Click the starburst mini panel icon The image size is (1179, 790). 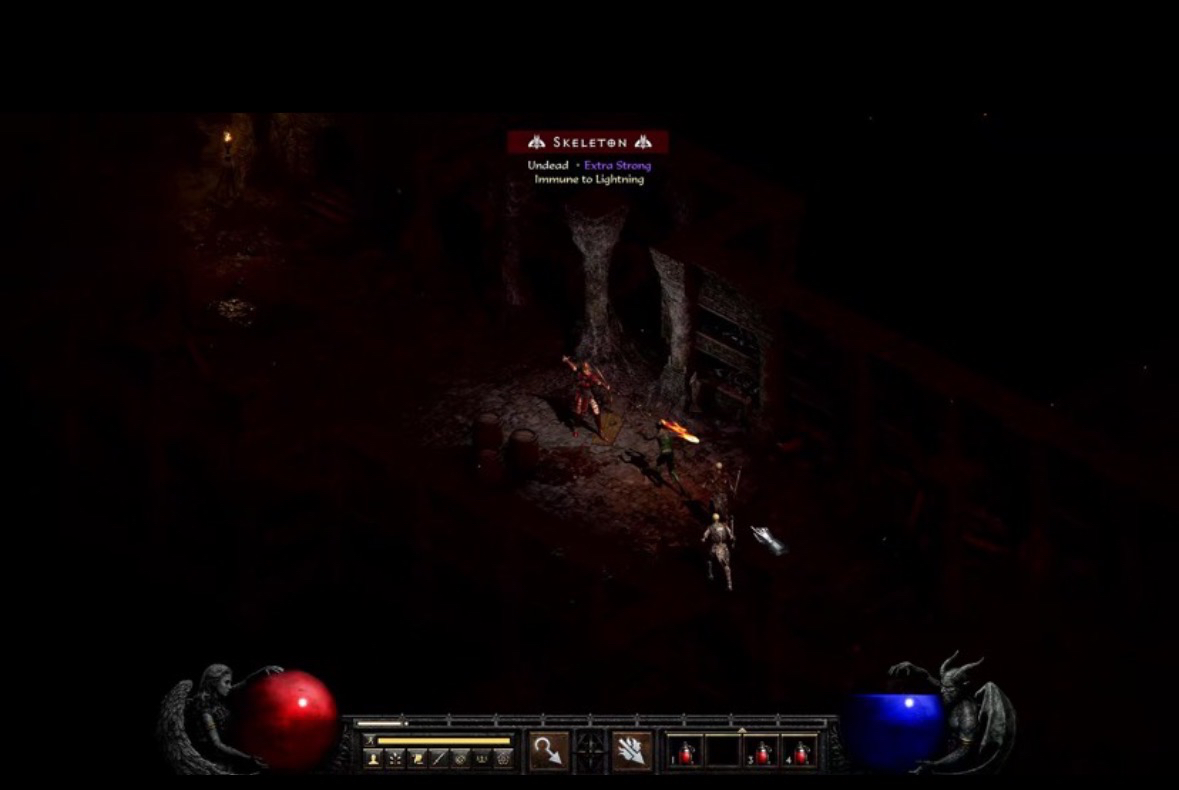pos(394,759)
